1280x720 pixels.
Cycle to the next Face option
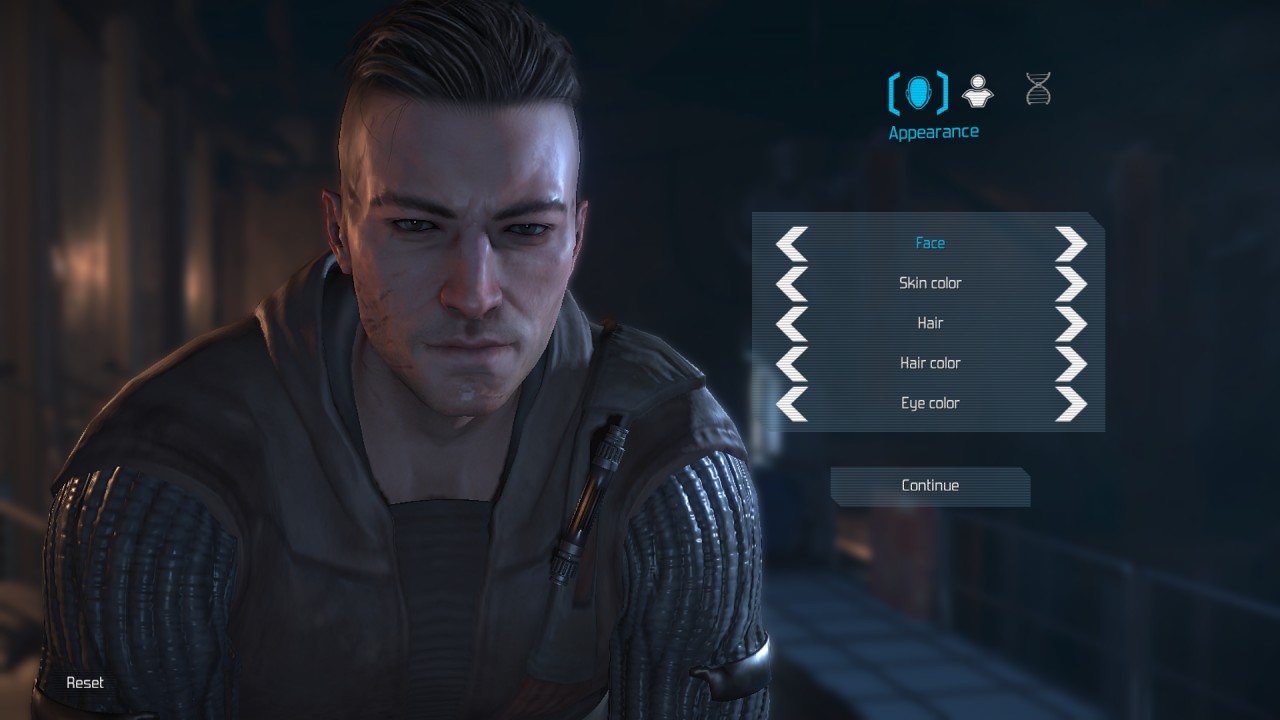(1070, 243)
